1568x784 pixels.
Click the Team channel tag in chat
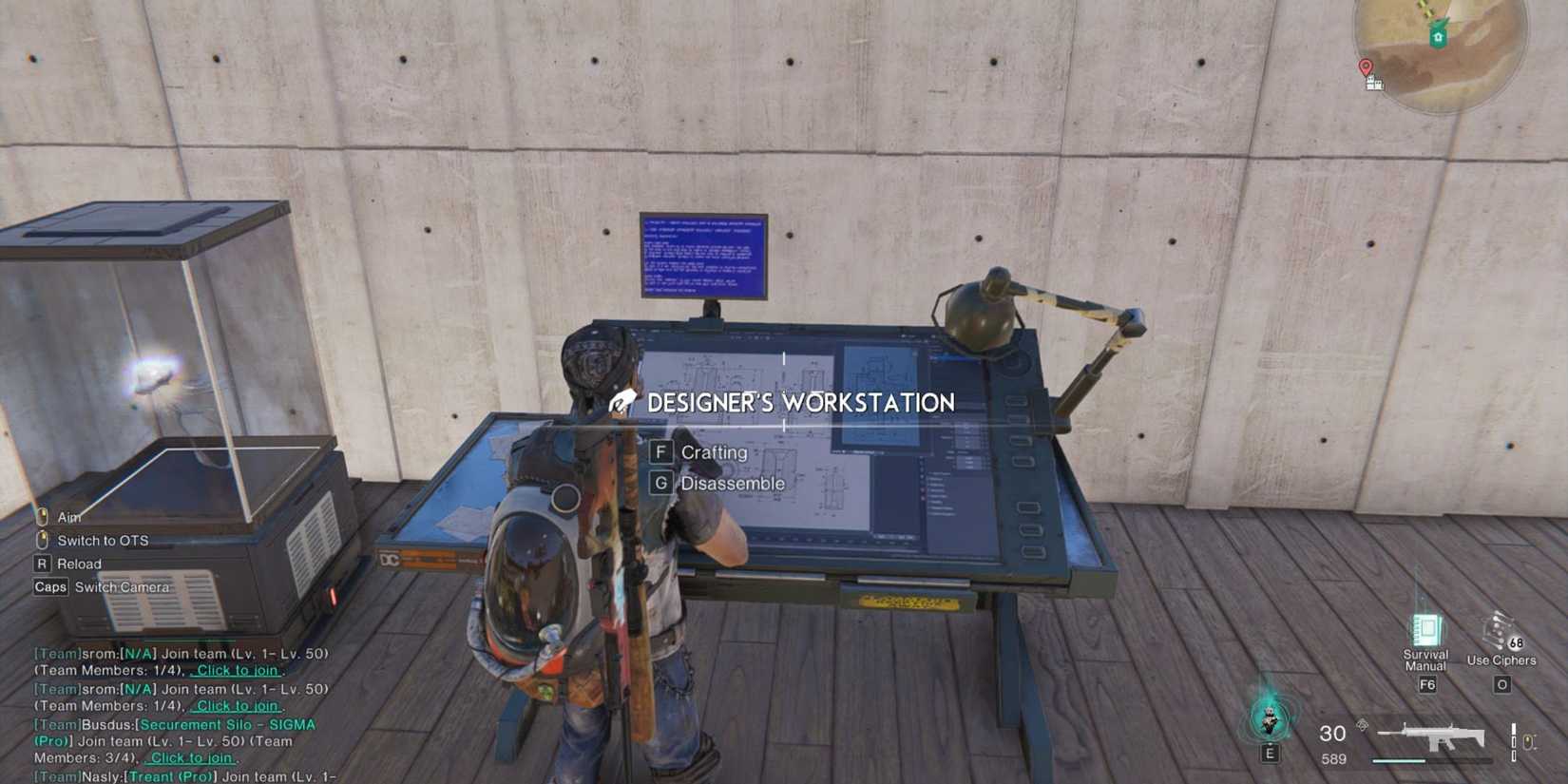[x=57, y=654]
